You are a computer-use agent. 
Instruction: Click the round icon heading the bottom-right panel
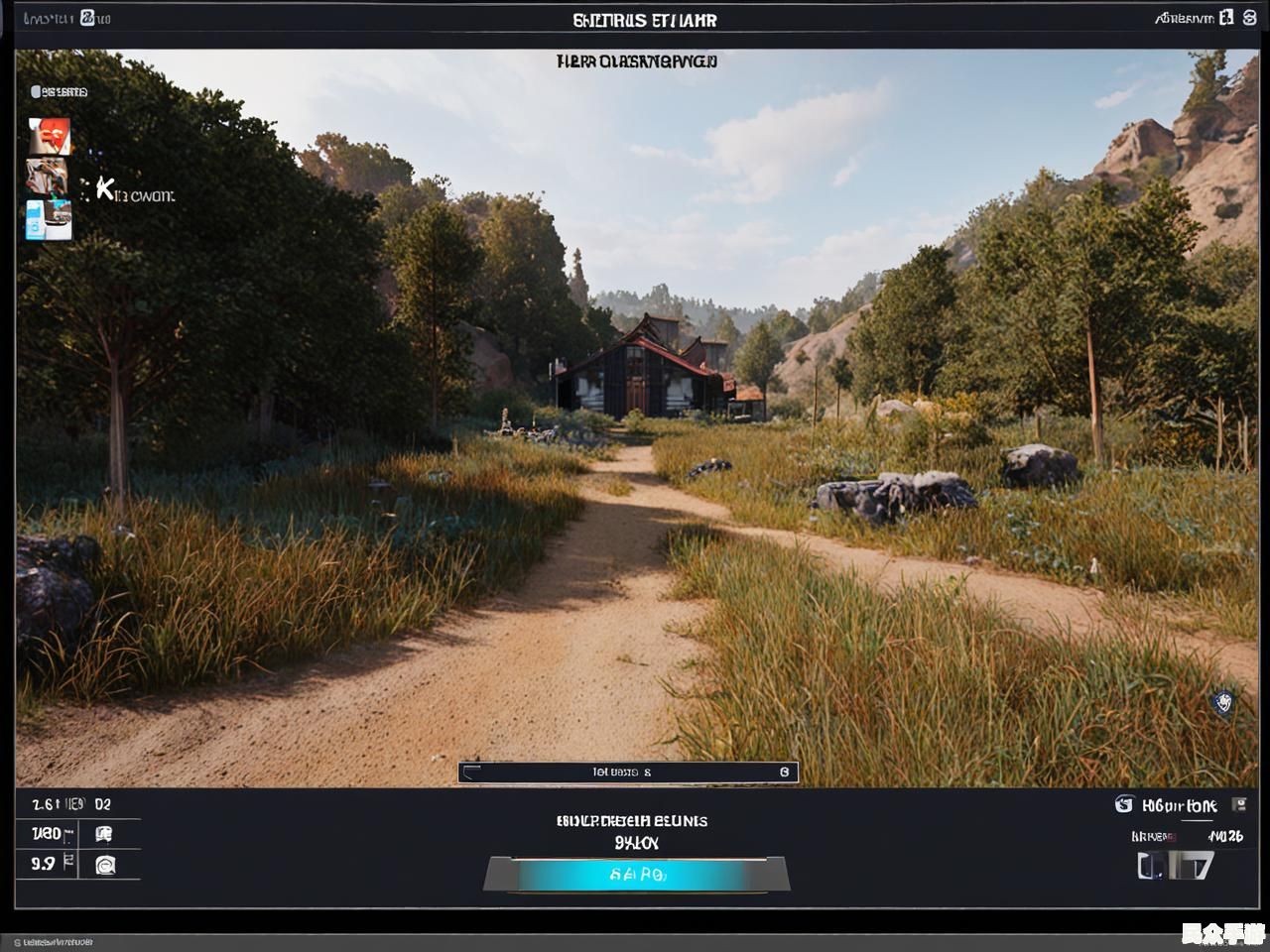(1124, 804)
